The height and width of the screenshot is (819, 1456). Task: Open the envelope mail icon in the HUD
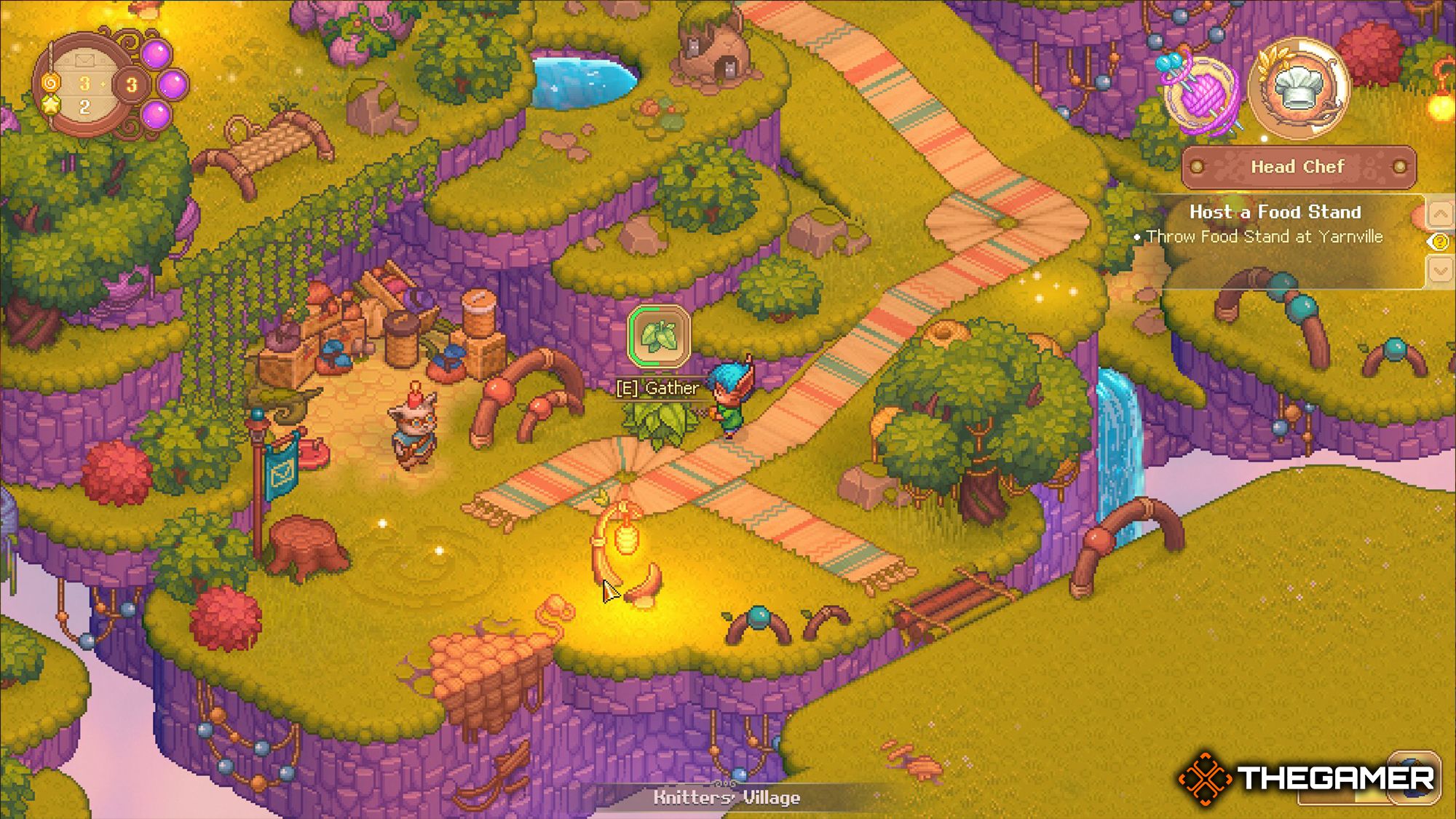pyautogui.click(x=84, y=60)
